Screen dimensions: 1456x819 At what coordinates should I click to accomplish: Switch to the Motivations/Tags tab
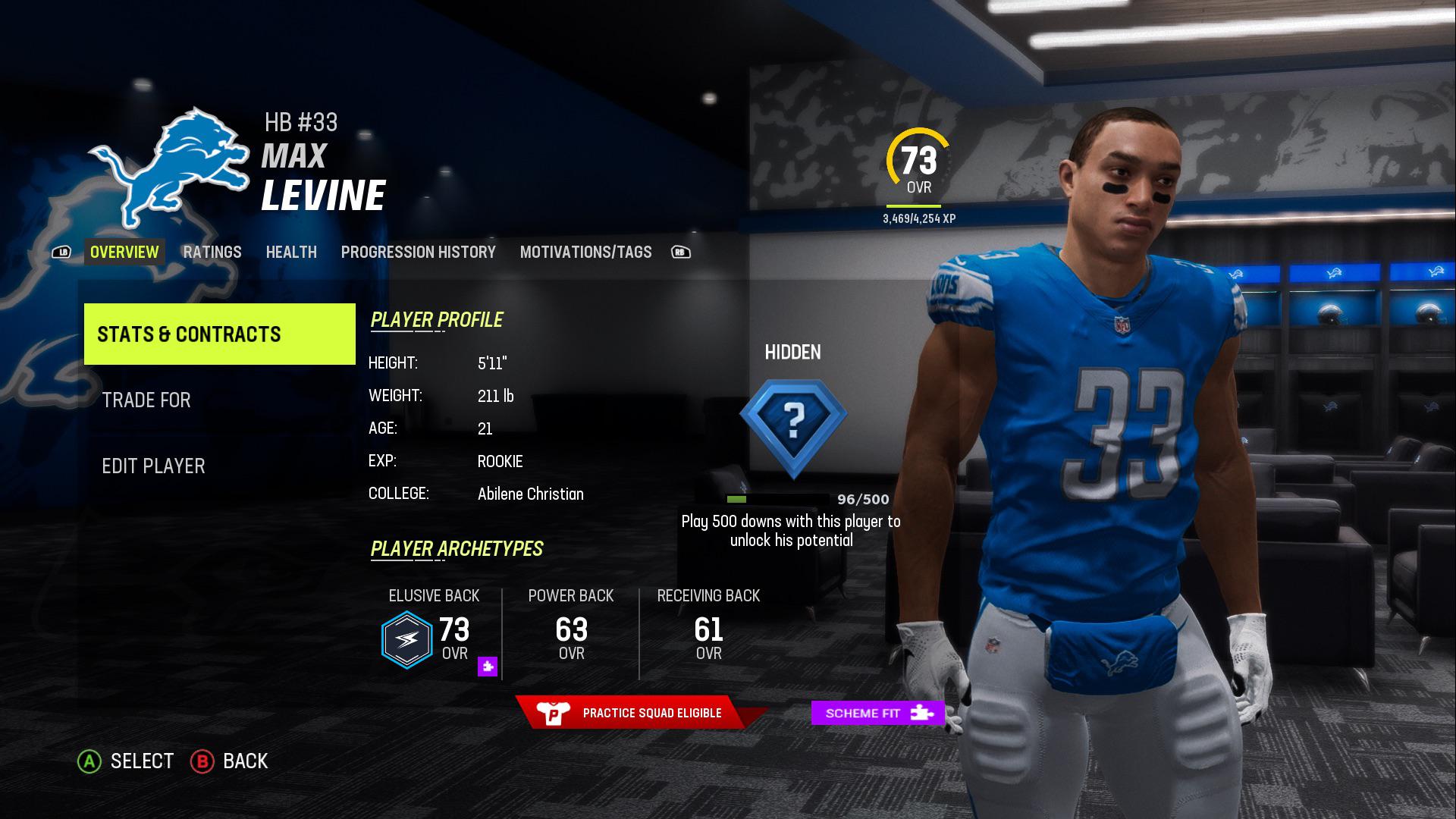585,252
